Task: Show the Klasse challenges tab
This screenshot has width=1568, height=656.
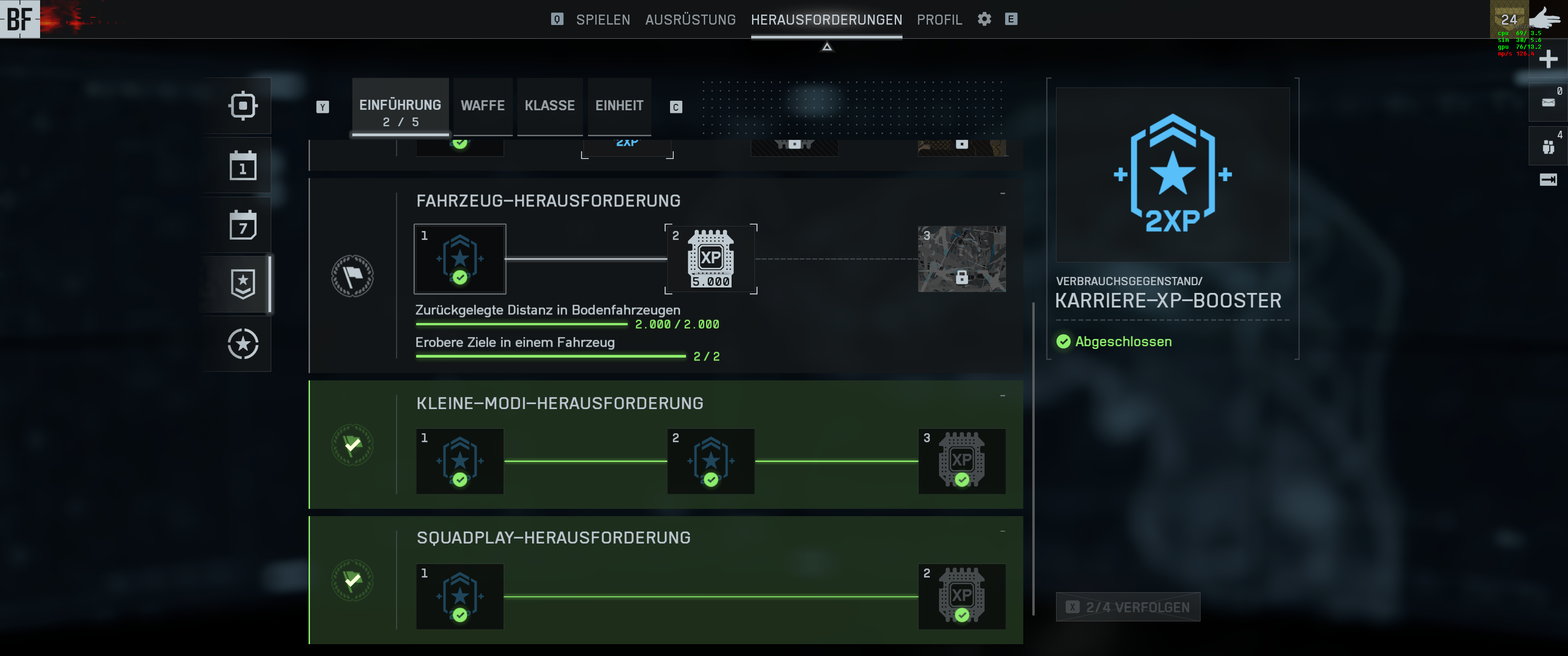Action: [x=550, y=106]
